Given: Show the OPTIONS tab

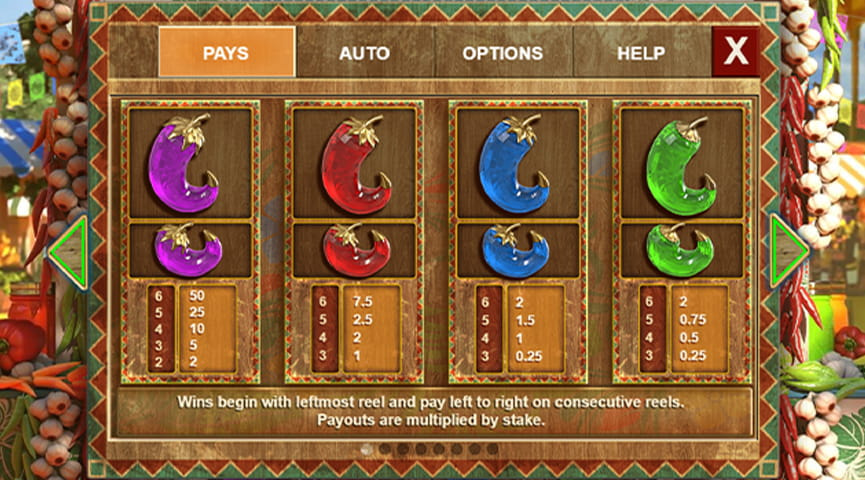Looking at the screenshot, I should tap(502, 52).
